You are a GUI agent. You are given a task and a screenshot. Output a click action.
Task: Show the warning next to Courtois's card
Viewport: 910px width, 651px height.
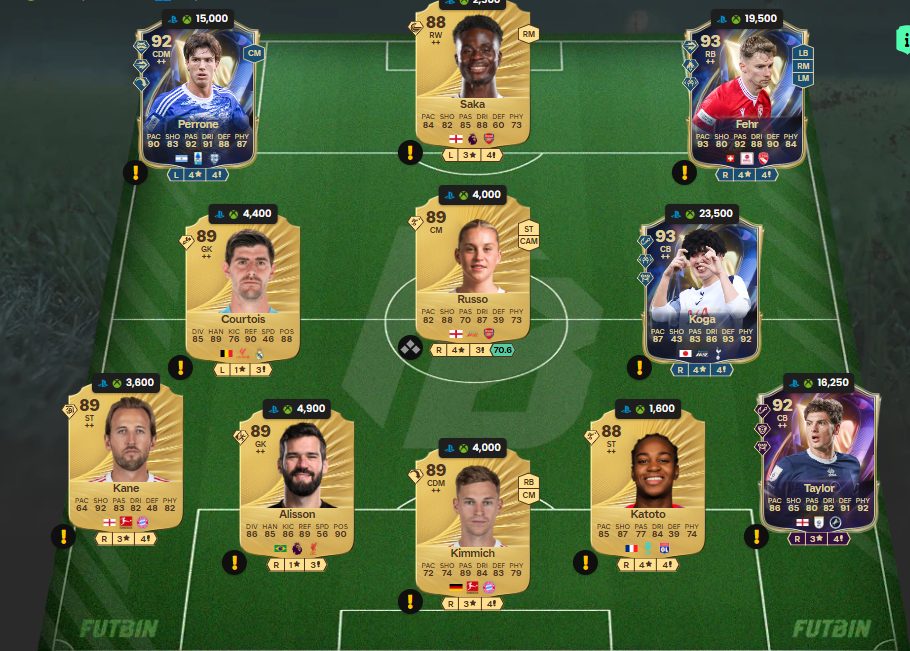point(180,367)
